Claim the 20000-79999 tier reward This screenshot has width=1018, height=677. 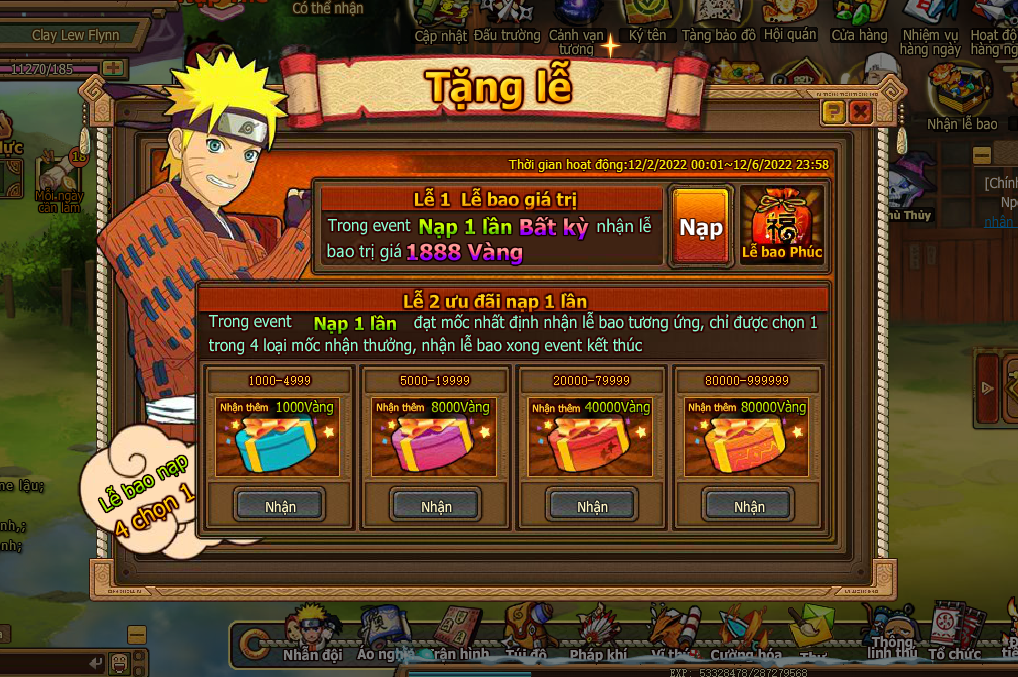pyautogui.click(x=592, y=506)
